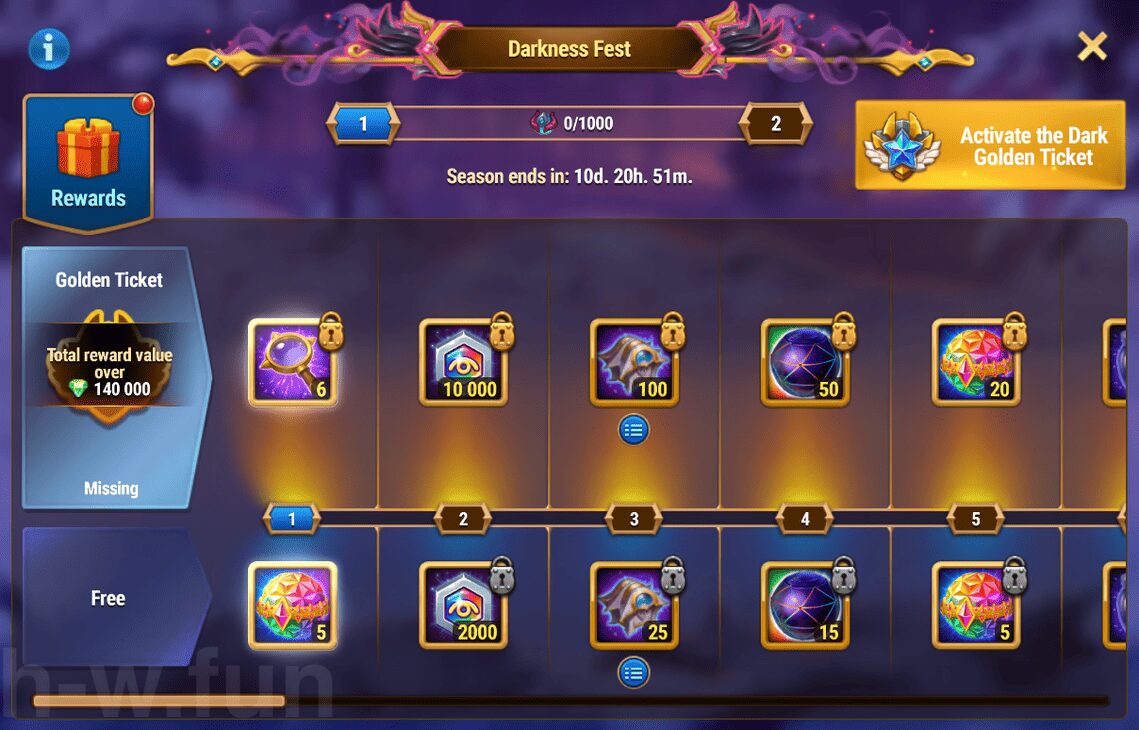Select the Free rewards row label

pos(110,598)
